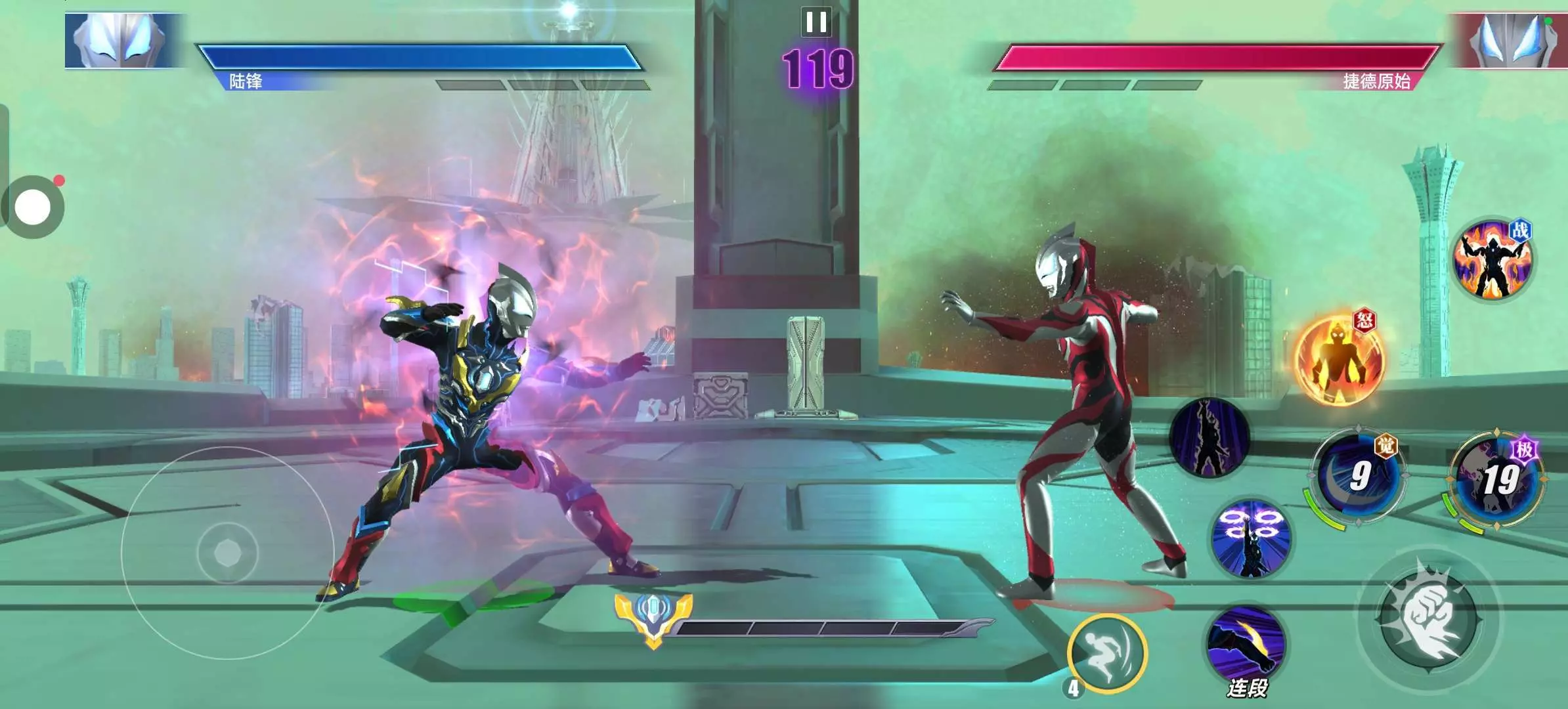Activate the dark purple silhouette skill

1209,437
